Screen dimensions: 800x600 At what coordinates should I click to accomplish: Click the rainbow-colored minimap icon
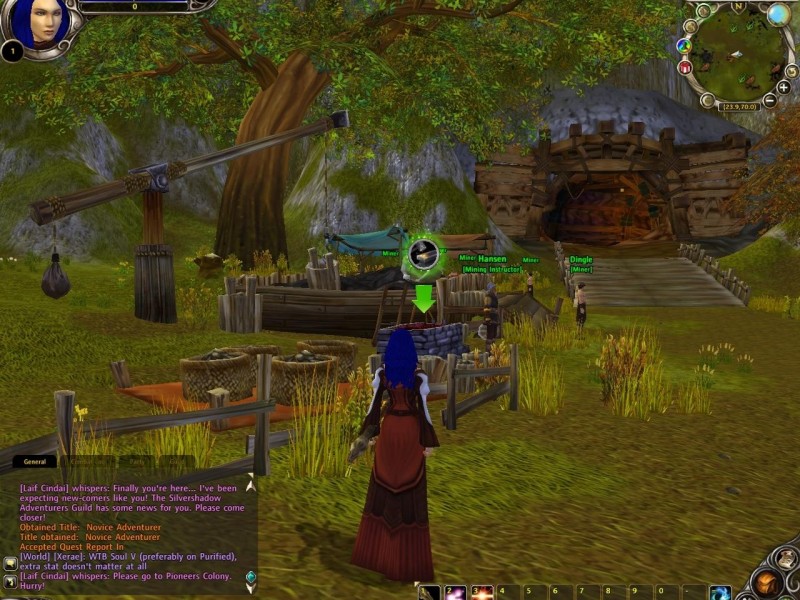coord(684,45)
